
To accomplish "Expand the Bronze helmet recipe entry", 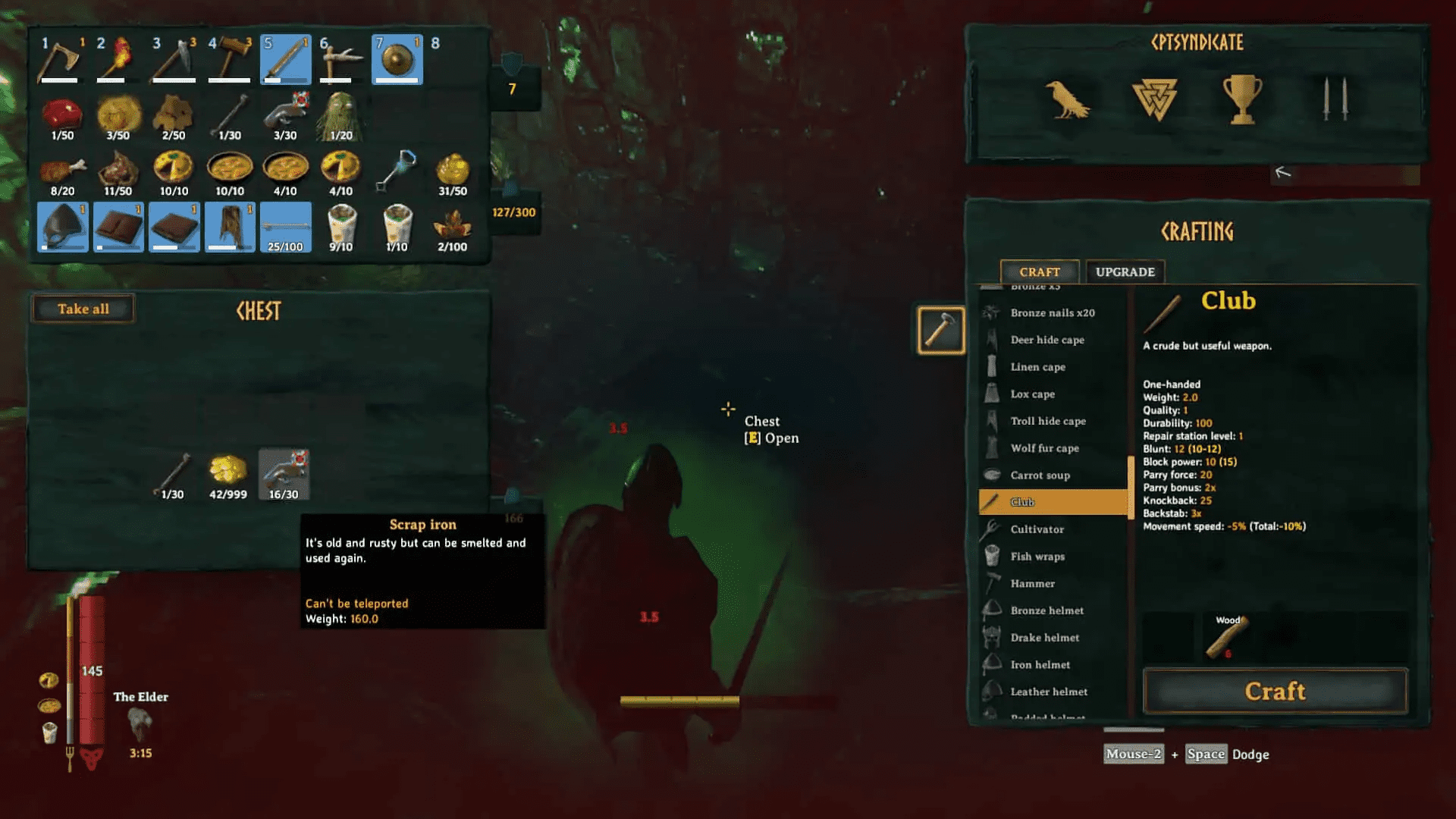I will coord(1046,610).
